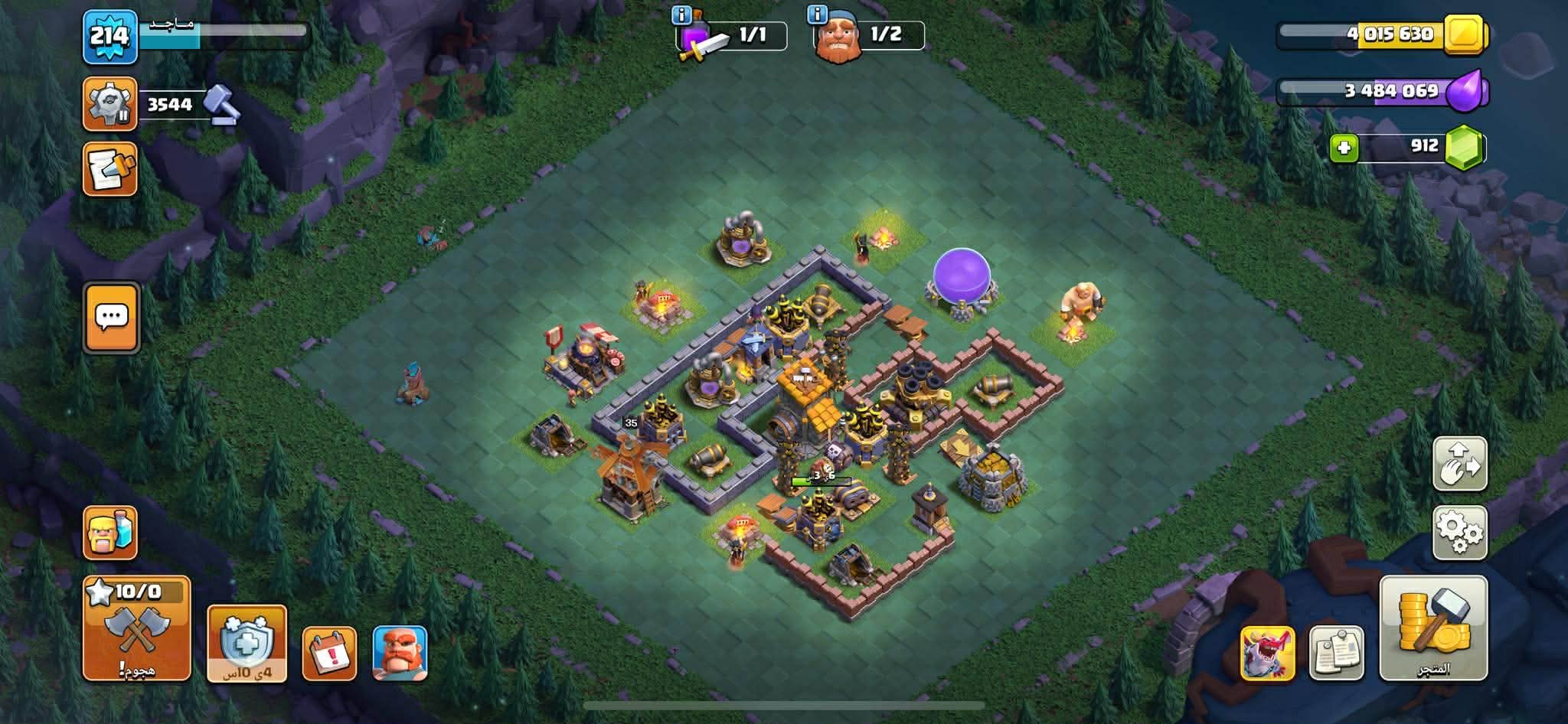Open the Master Builder portrait button
The height and width of the screenshot is (724, 1568).
point(400,653)
